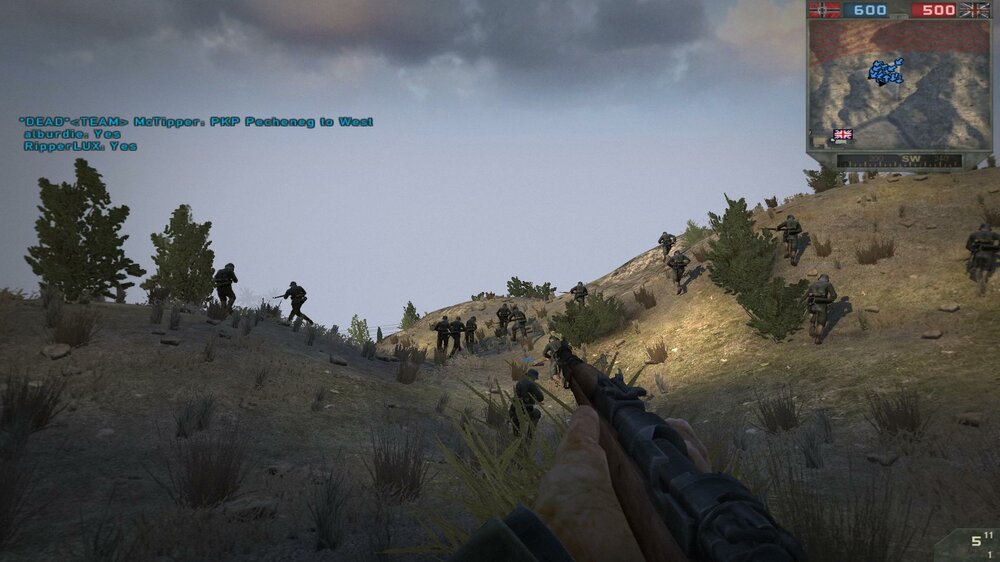Screen dimensions: 1000x562
Task: Select the British flag marker on the minimap
Action: pos(843,134)
